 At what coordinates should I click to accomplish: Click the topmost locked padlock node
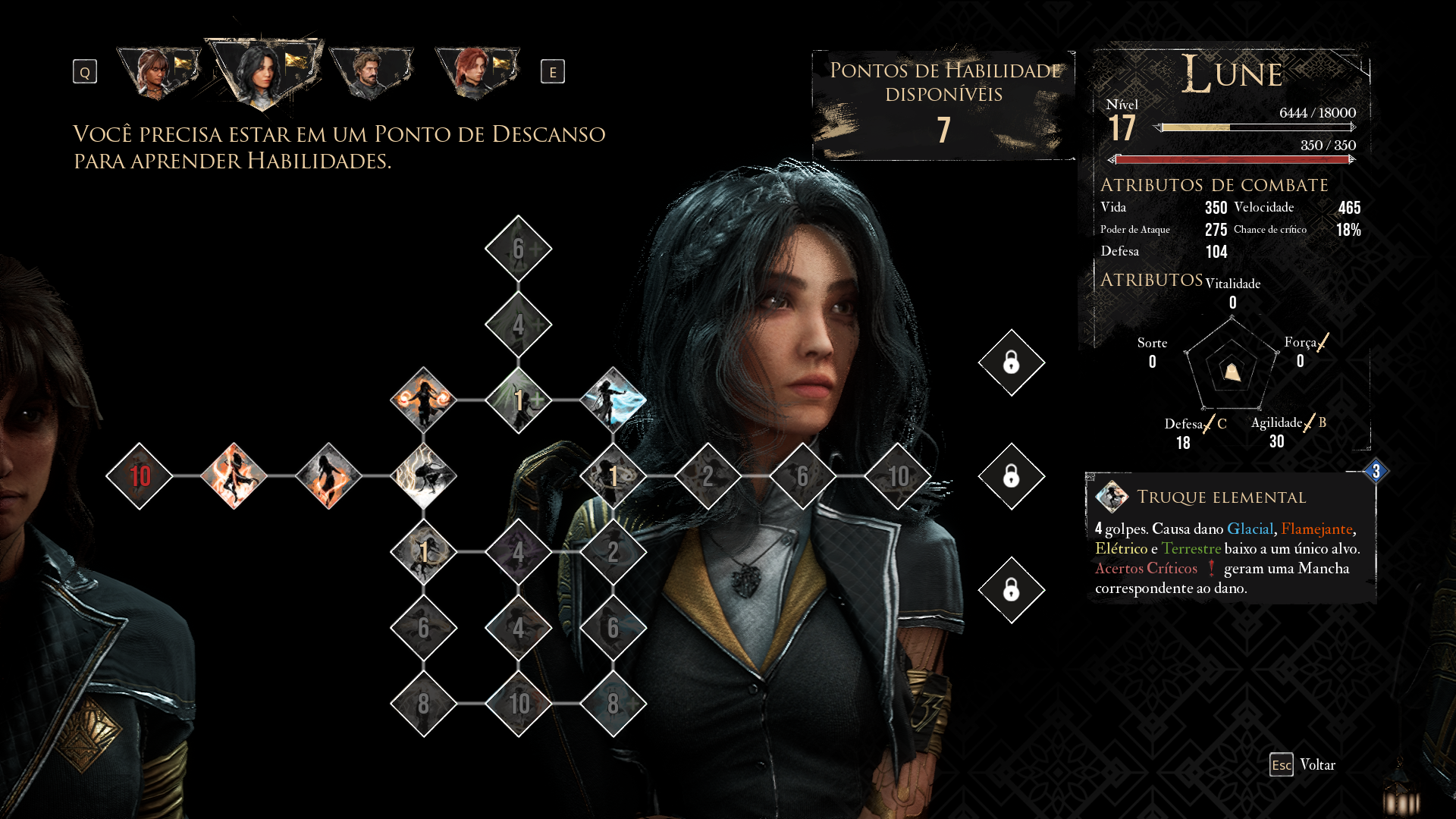click(1012, 362)
